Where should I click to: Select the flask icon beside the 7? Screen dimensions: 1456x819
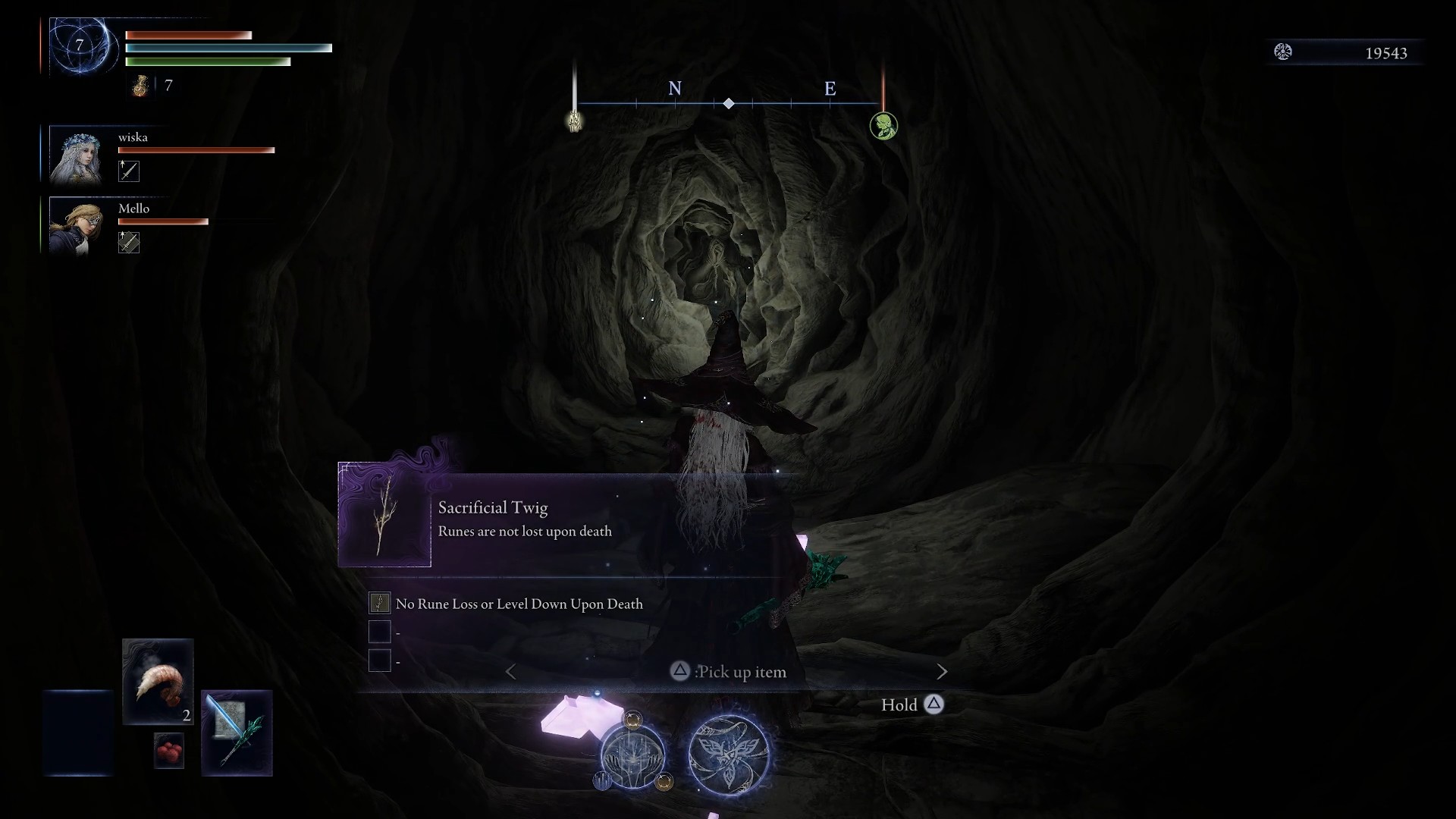click(x=140, y=86)
